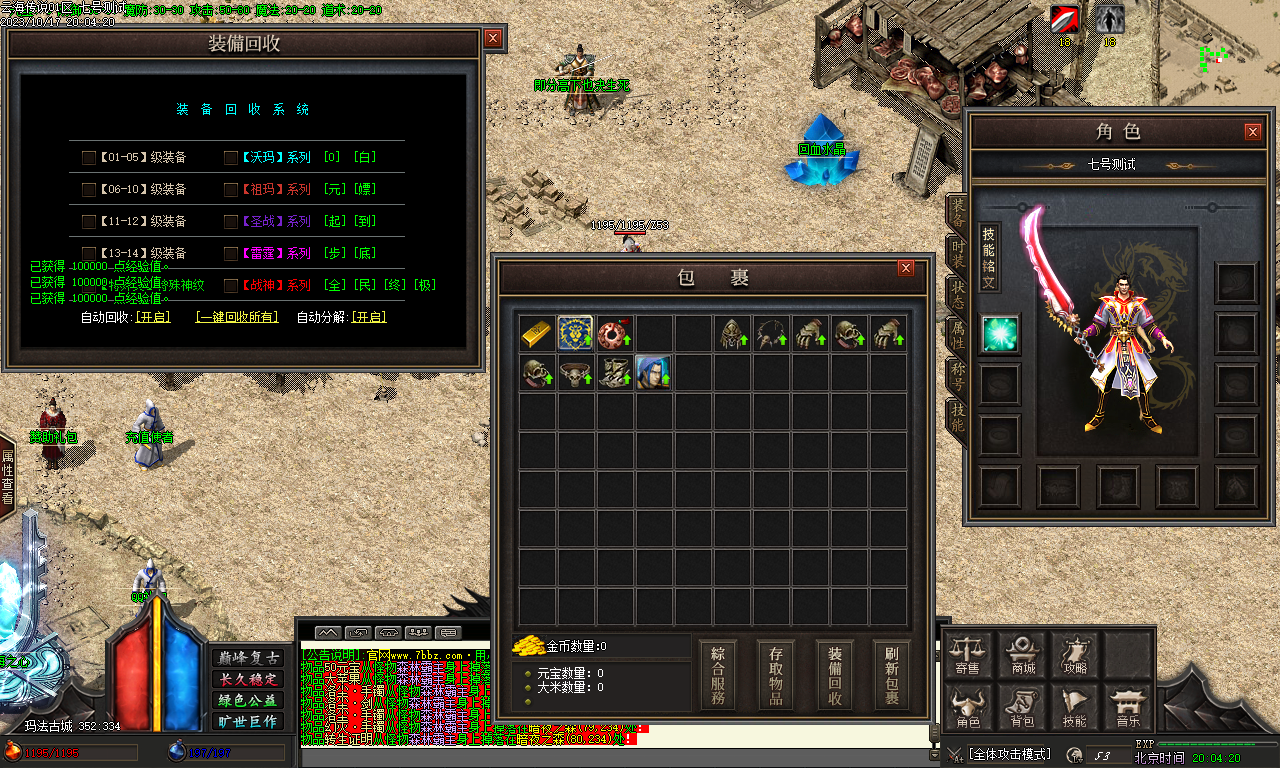Open the 全体攻击模式 attack mode selector

click(x=1005, y=752)
